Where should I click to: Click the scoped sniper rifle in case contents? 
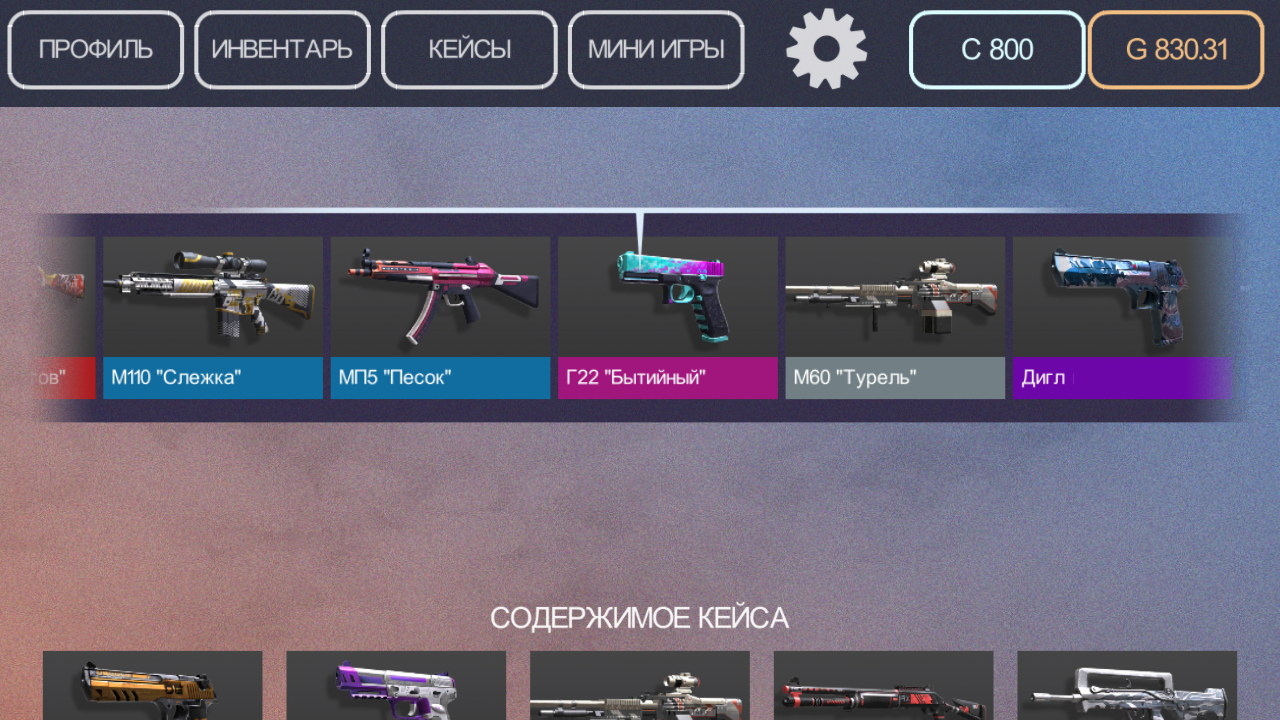pyautogui.click(x=640, y=690)
